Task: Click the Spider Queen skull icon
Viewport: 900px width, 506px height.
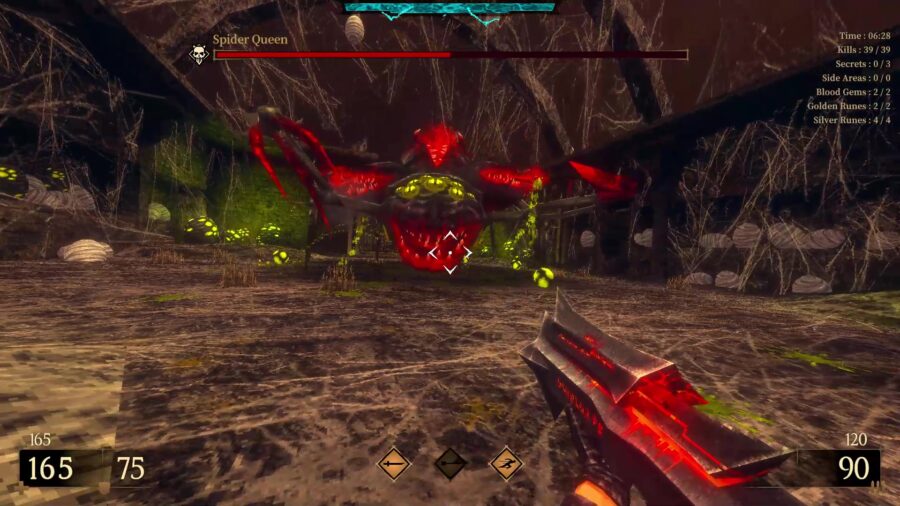Action: (x=200, y=54)
